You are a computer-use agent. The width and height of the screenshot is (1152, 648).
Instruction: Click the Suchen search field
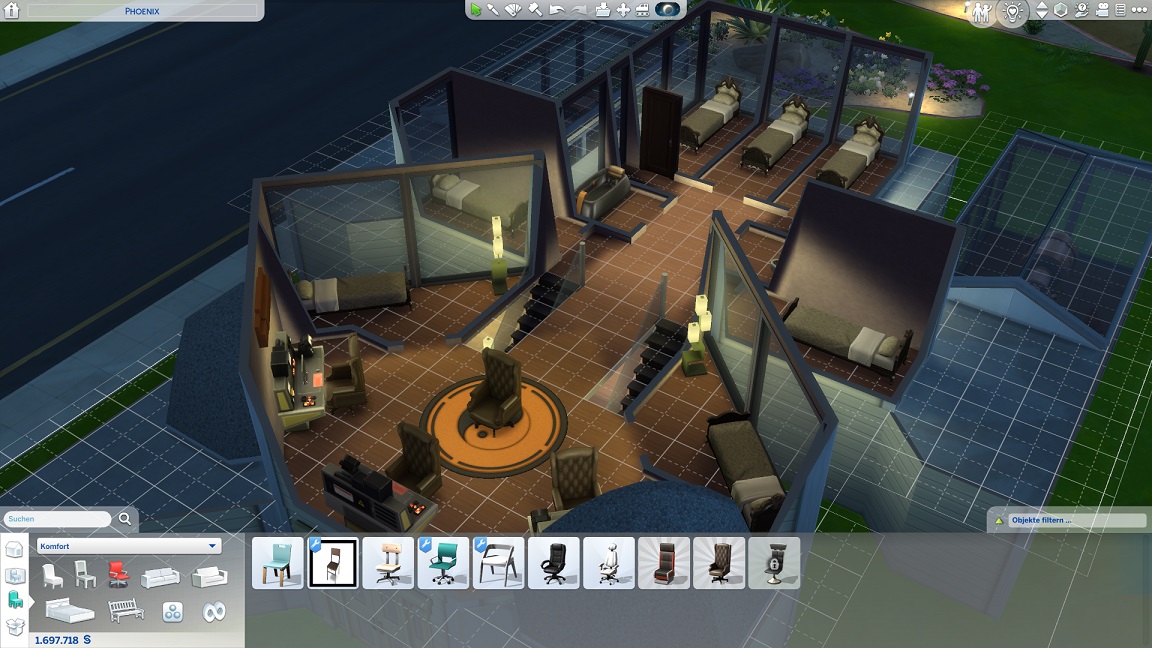click(58, 519)
